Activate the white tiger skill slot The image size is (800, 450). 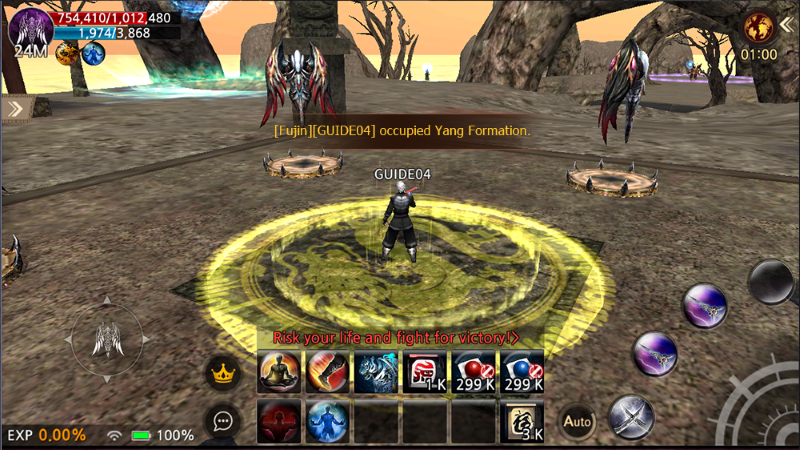(x=375, y=371)
